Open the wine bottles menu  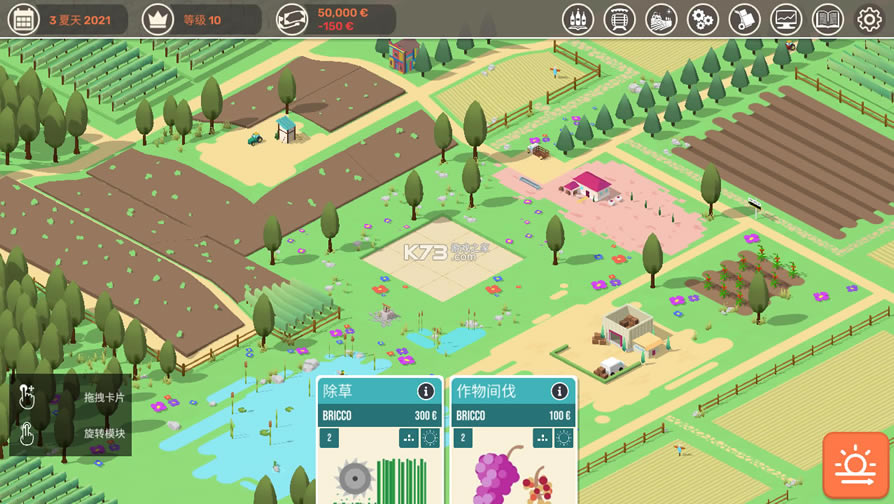[578, 19]
